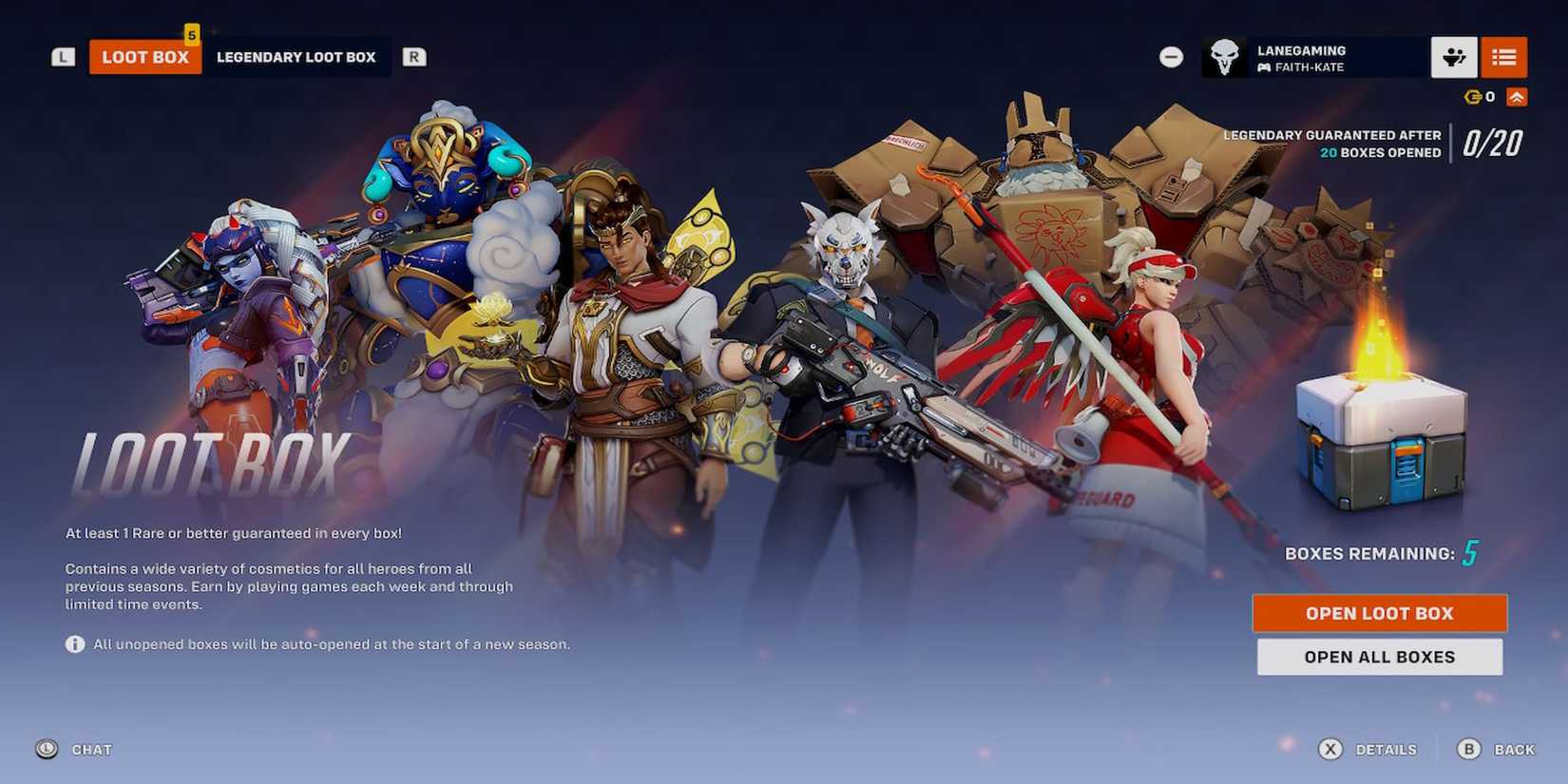Click the X Details icon at bottom
The height and width of the screenshot is (784, 1568).
point(1332,749)
